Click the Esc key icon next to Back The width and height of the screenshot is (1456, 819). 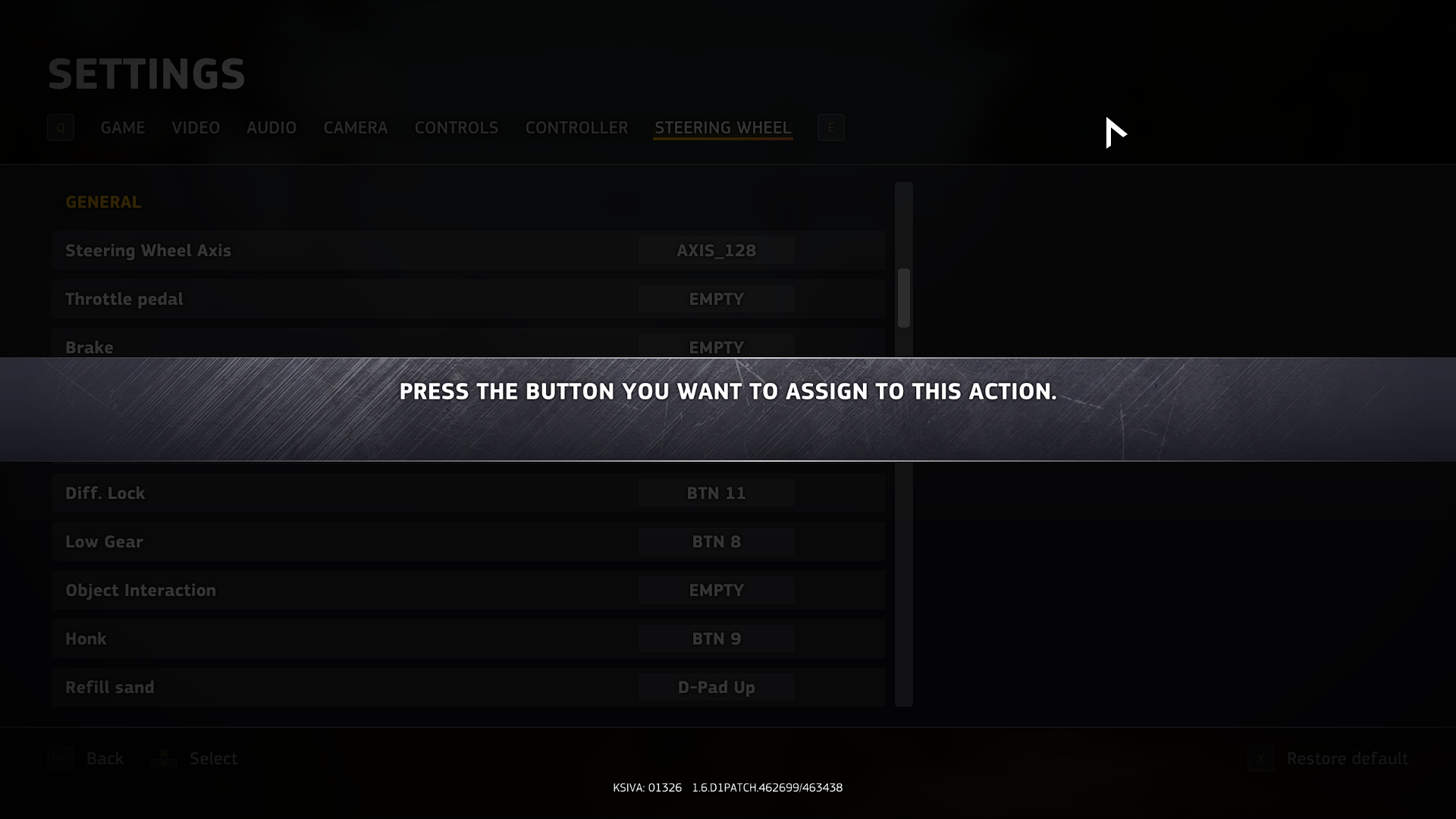pyautogui.click(x=61, y=758)
